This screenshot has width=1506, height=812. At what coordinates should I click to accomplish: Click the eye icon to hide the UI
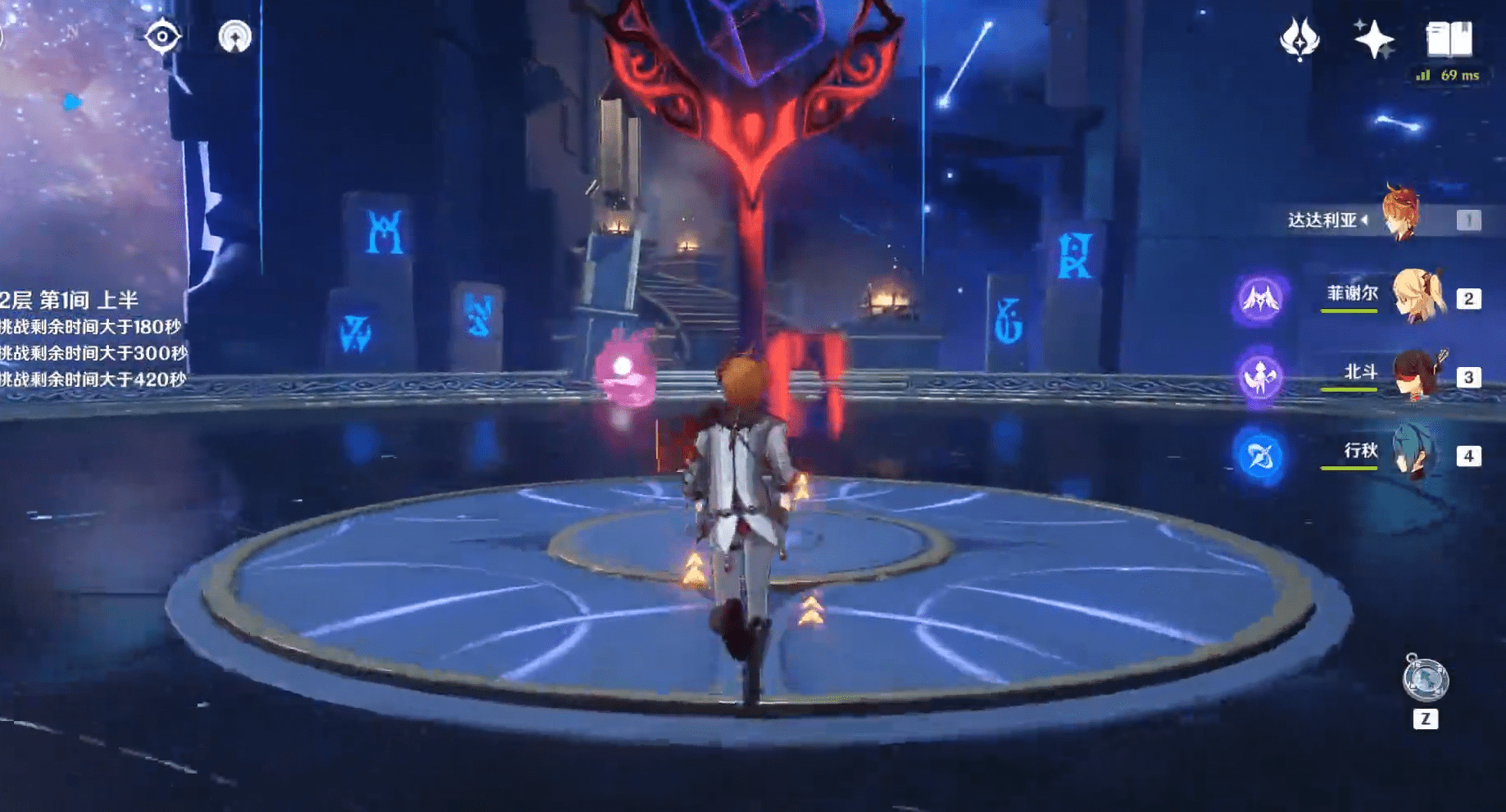coord(163,36)
